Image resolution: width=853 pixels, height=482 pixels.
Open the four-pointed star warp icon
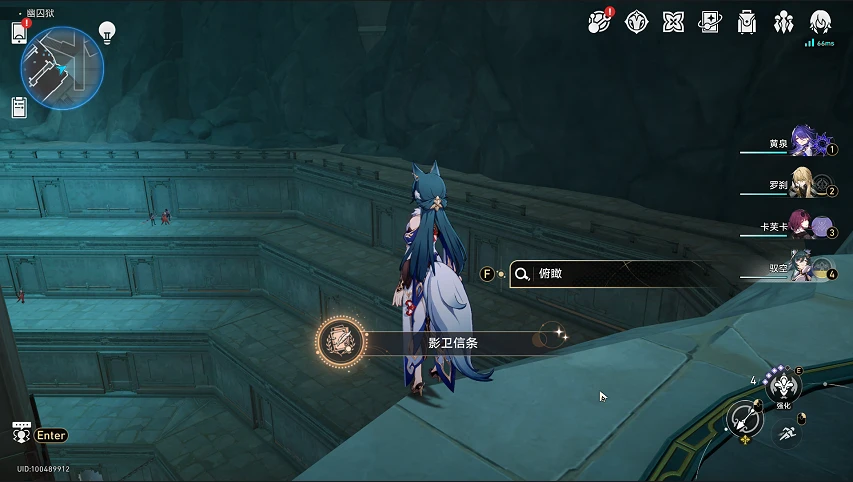tap(672, 21)
